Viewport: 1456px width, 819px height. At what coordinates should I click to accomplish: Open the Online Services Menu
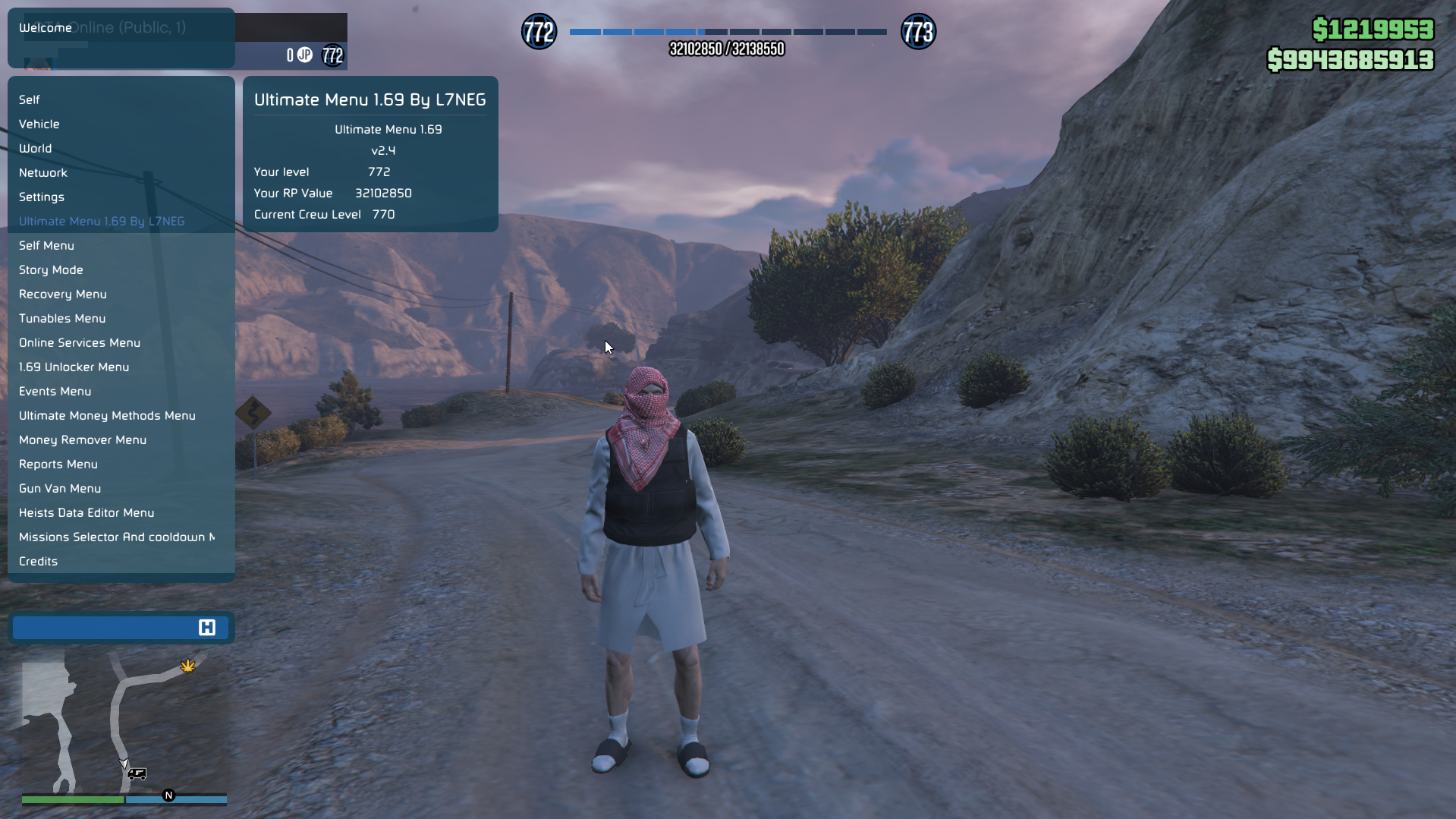coord(80,342)
